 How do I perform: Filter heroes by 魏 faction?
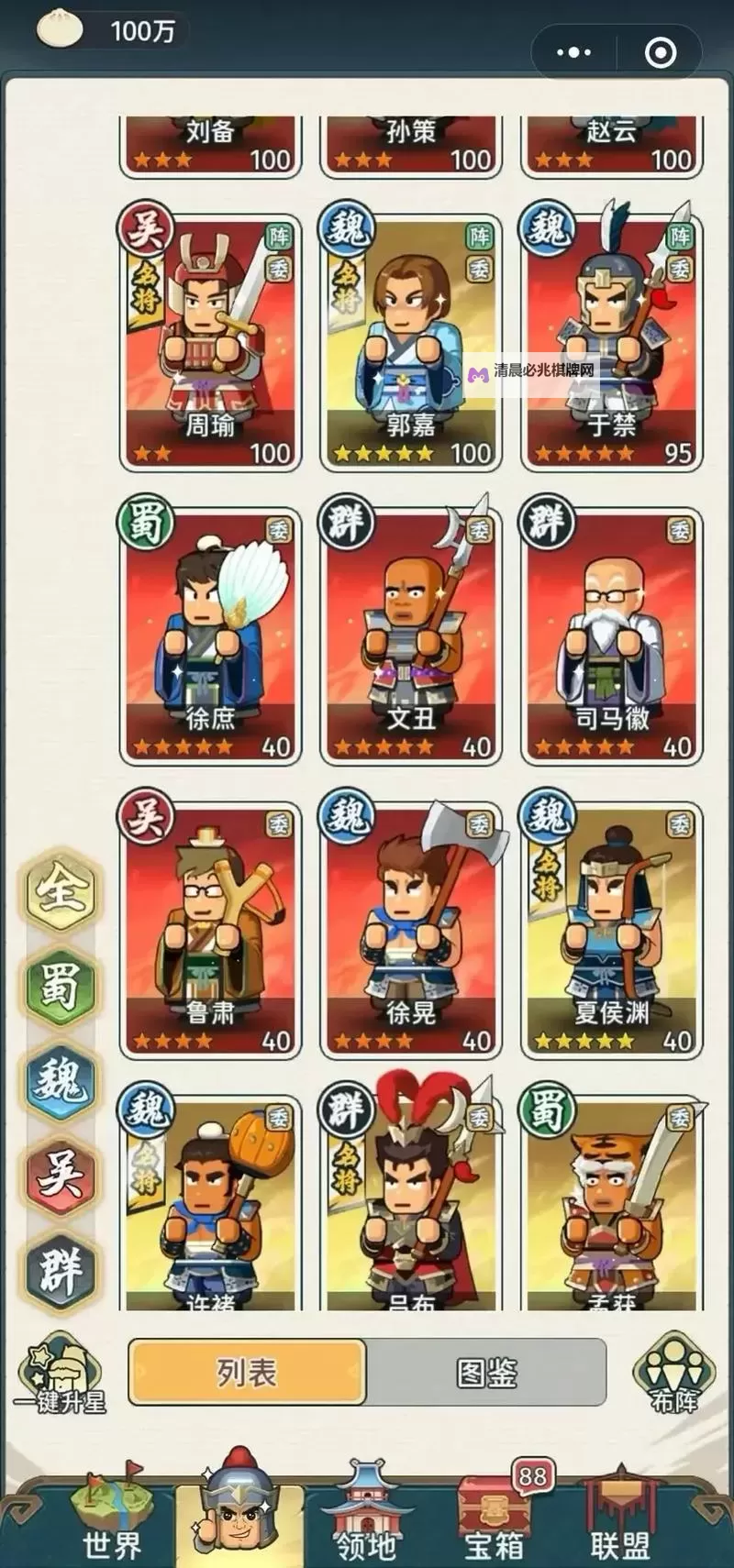click(61, 1082)
